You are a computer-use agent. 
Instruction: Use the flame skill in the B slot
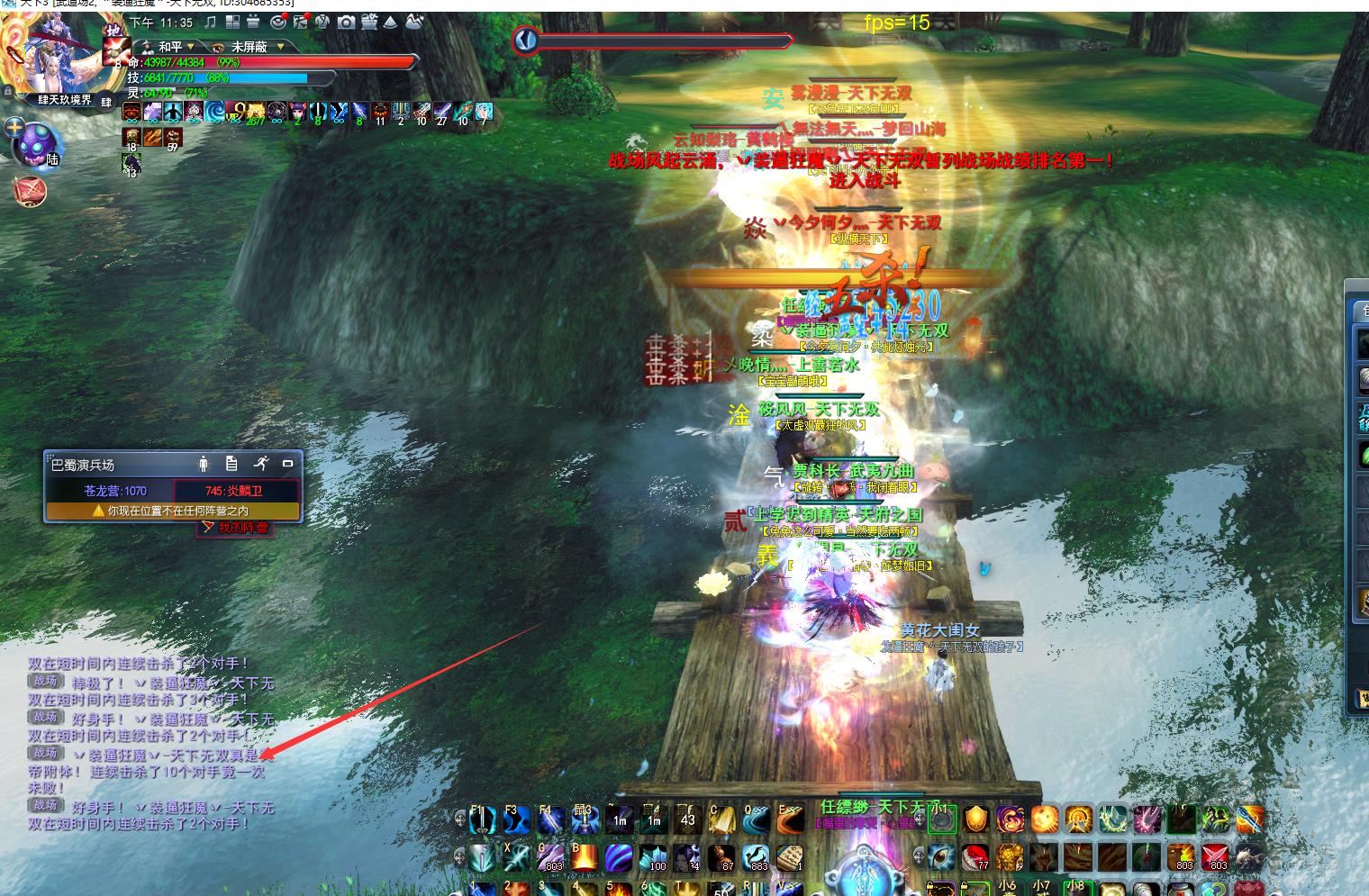coord(584,856)
